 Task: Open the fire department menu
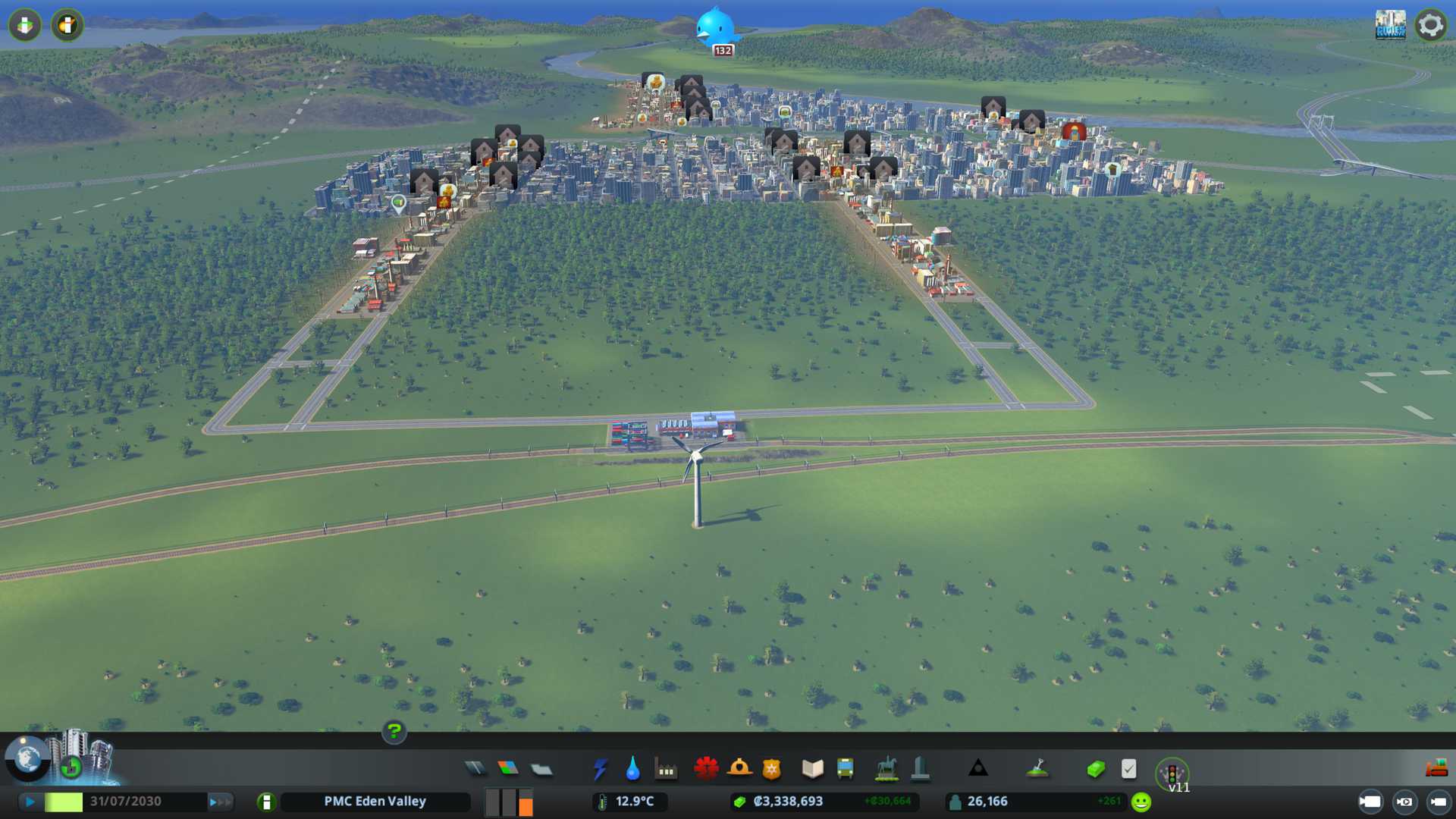pos(739,769)
